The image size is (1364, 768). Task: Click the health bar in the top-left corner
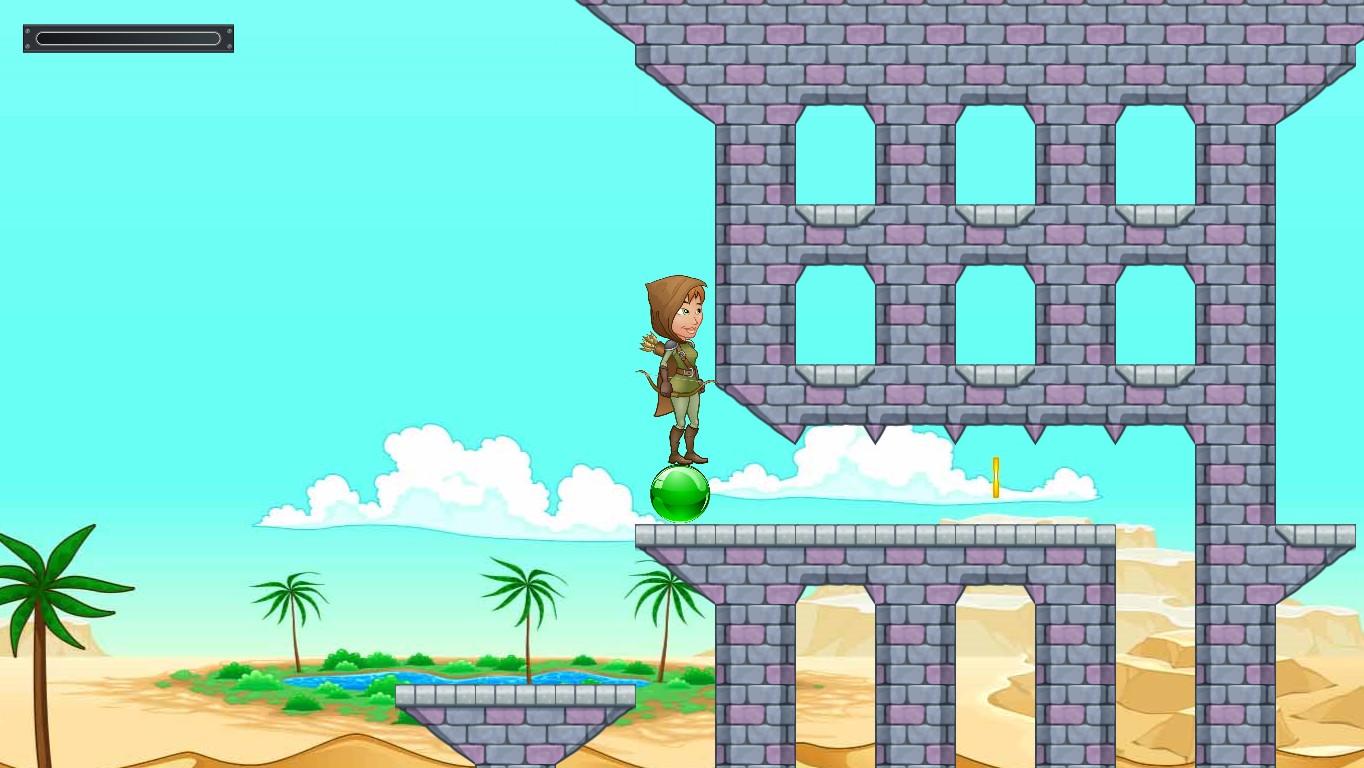(x=128, y=37)
